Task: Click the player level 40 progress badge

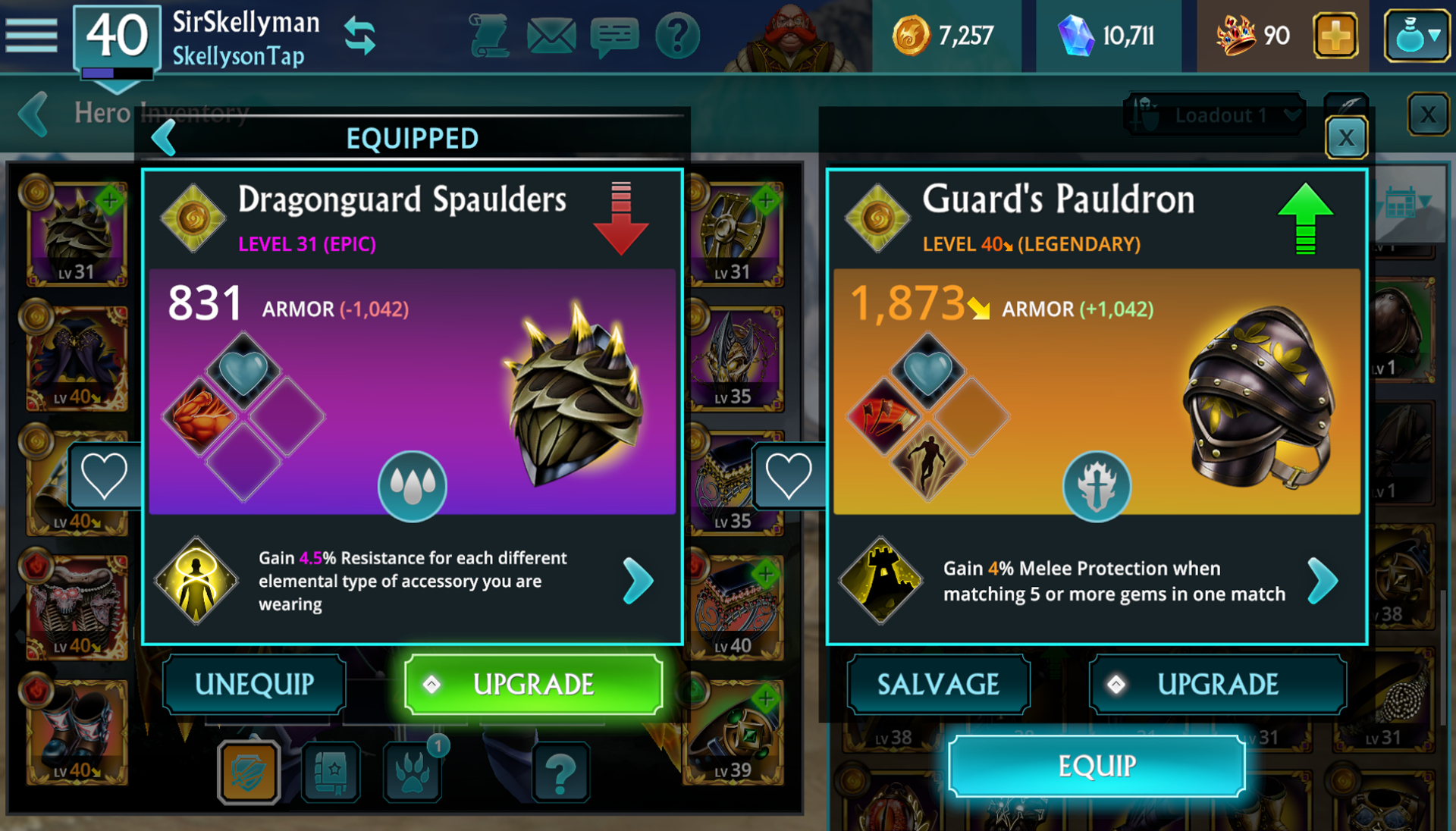Action: point(115,36)
